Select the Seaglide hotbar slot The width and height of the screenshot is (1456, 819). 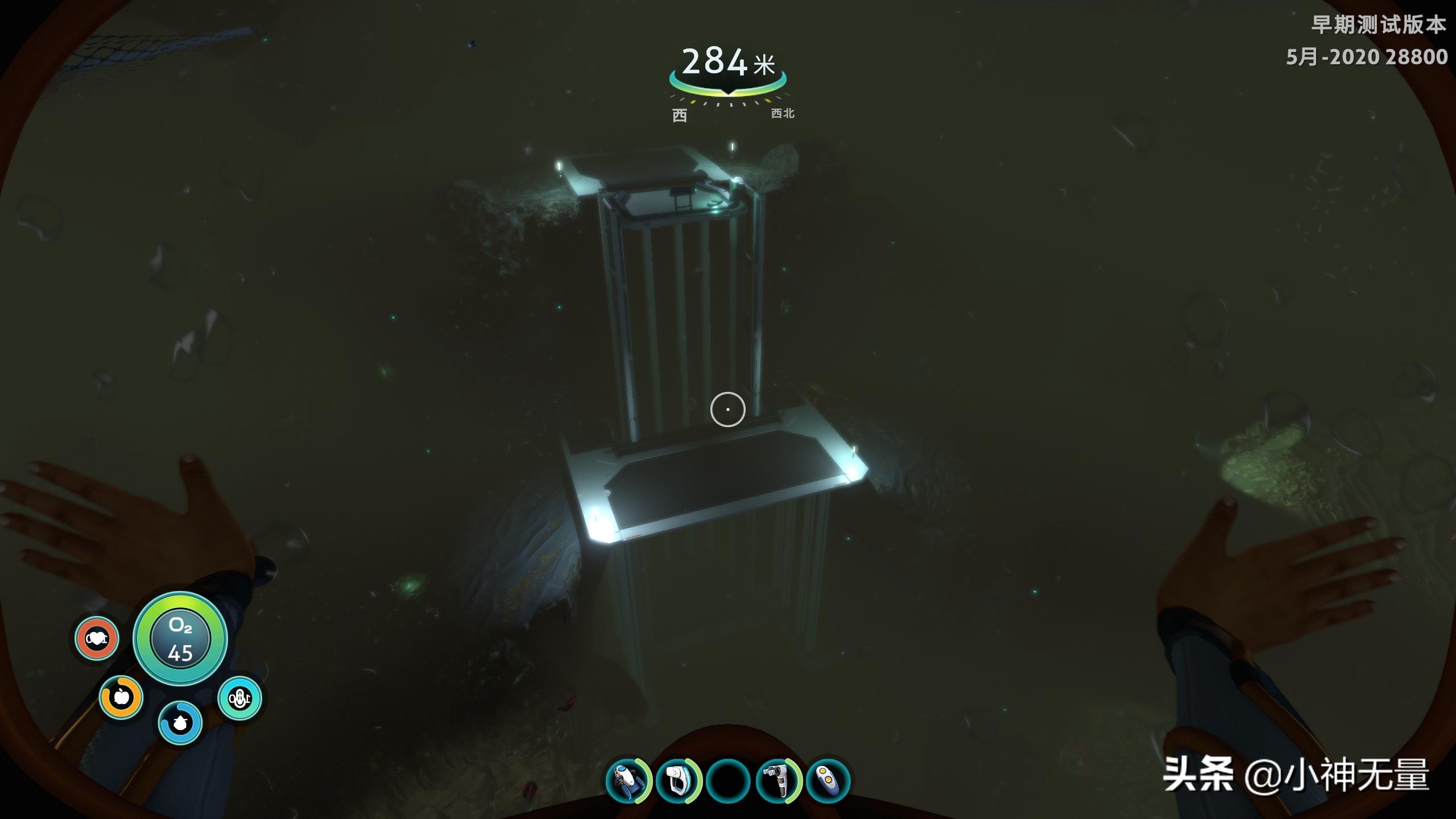click(627, 780)
